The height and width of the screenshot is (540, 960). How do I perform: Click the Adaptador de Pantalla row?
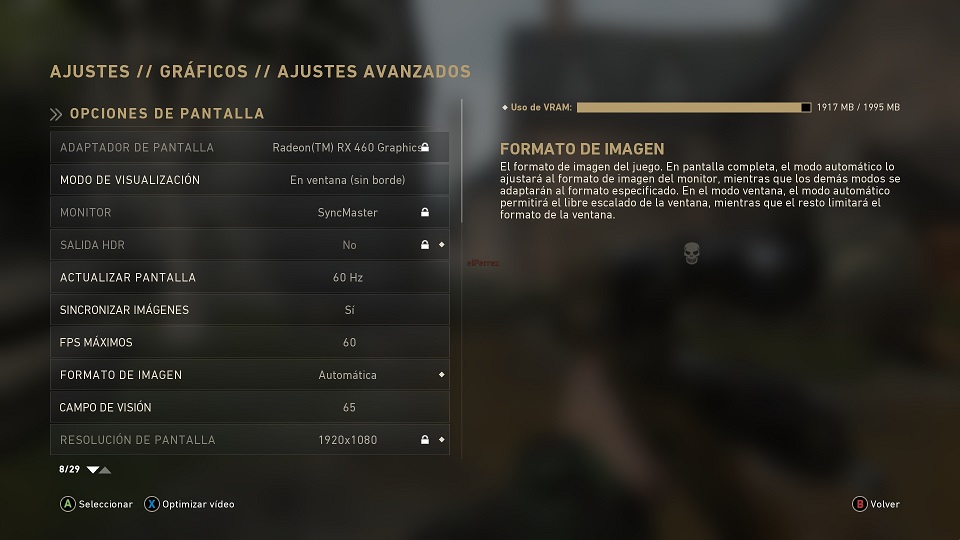point(249,147)
